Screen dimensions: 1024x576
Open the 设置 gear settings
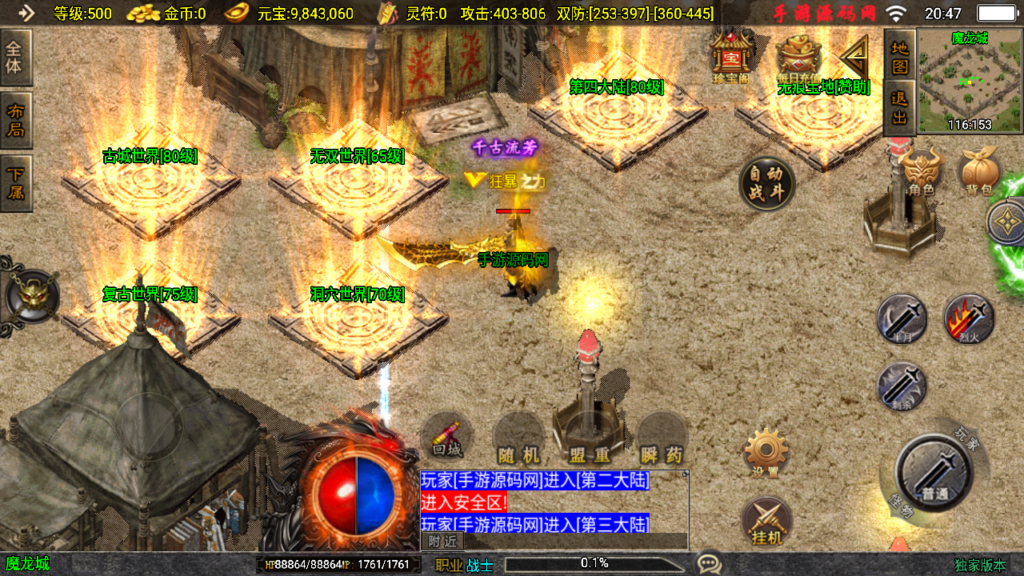pos(767,451)
